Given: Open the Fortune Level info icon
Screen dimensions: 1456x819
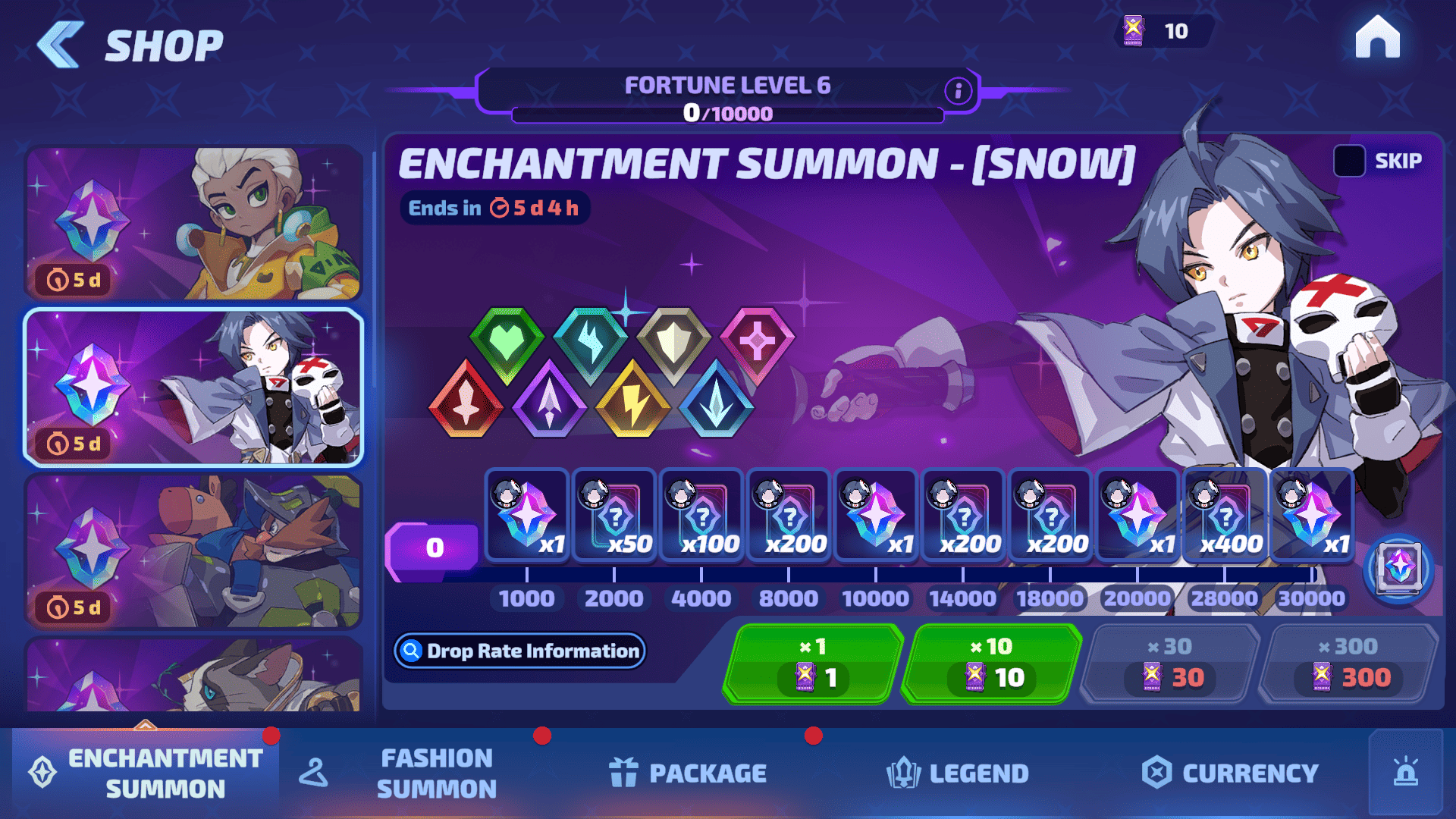Looking at the screenshot, I should click(958, 91).
